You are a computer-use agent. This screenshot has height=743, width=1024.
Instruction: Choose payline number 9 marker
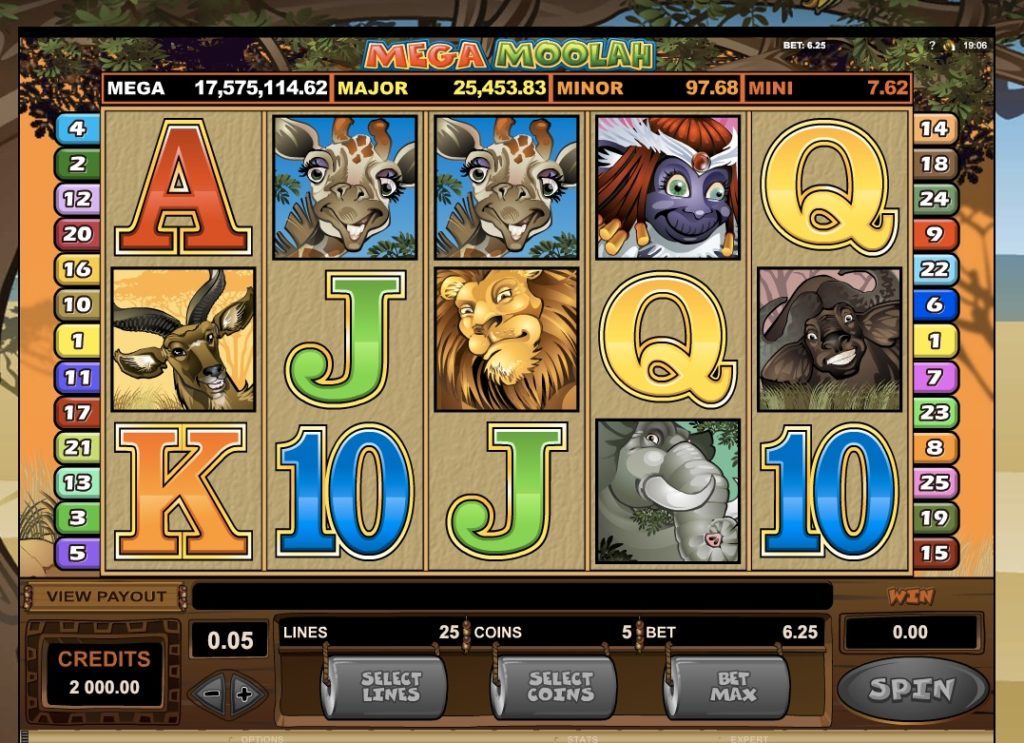coord(934,234)
